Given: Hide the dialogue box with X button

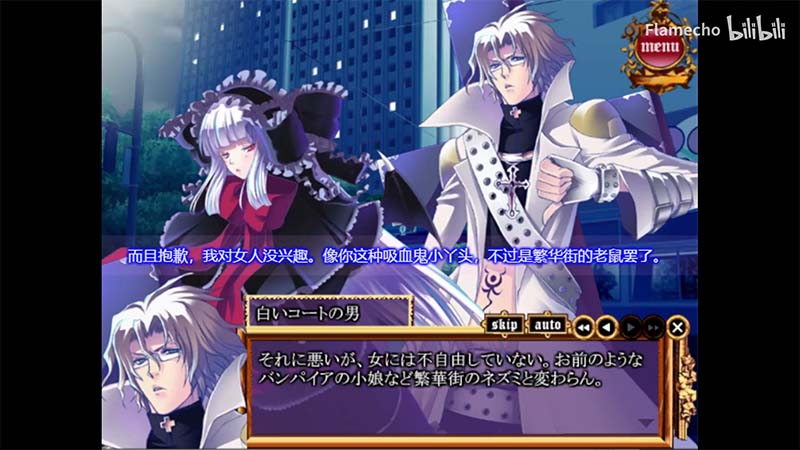Looking at the screenshot, I should [x=677, y=326].
